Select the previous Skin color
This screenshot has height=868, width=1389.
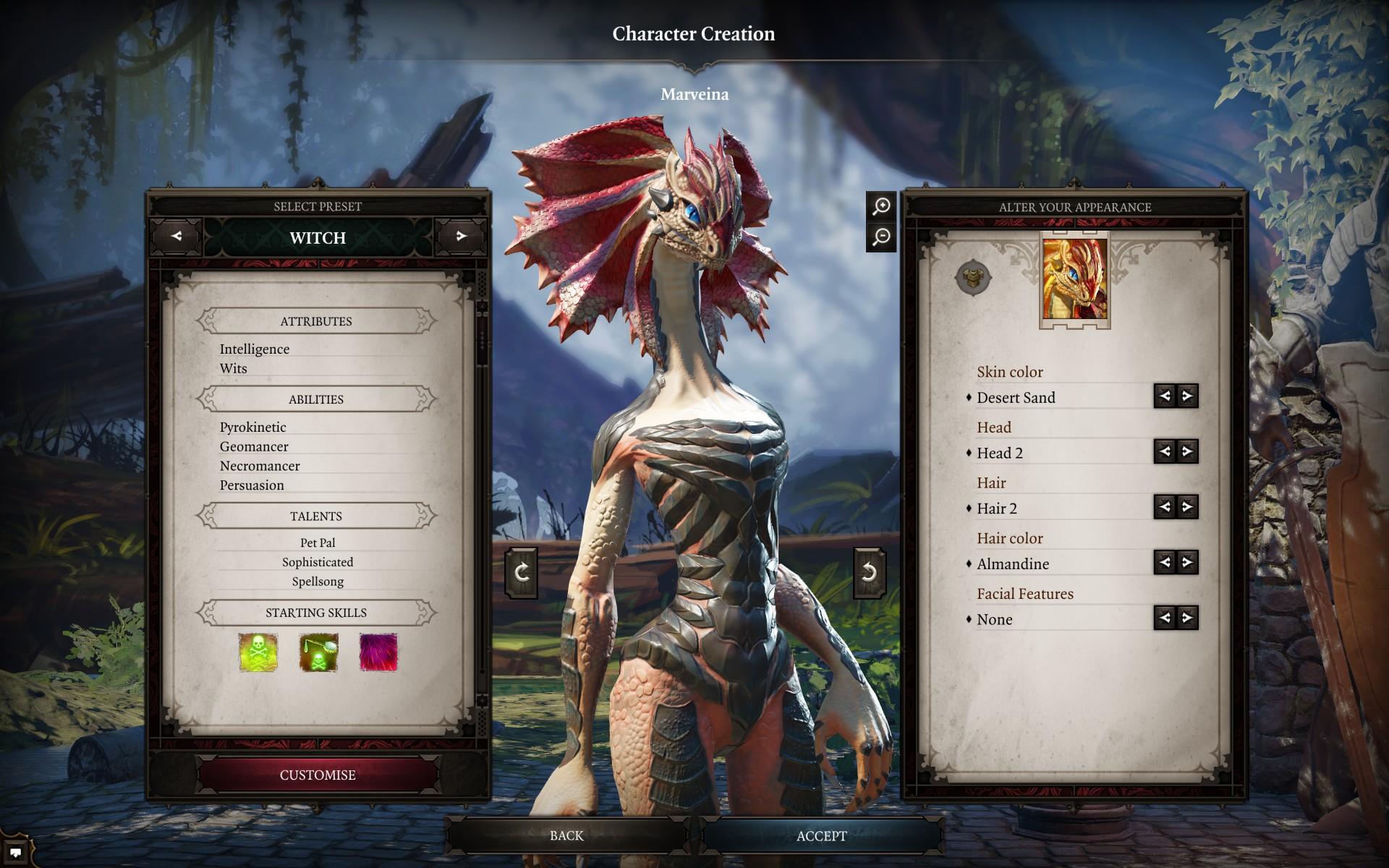pos(1165,396)
